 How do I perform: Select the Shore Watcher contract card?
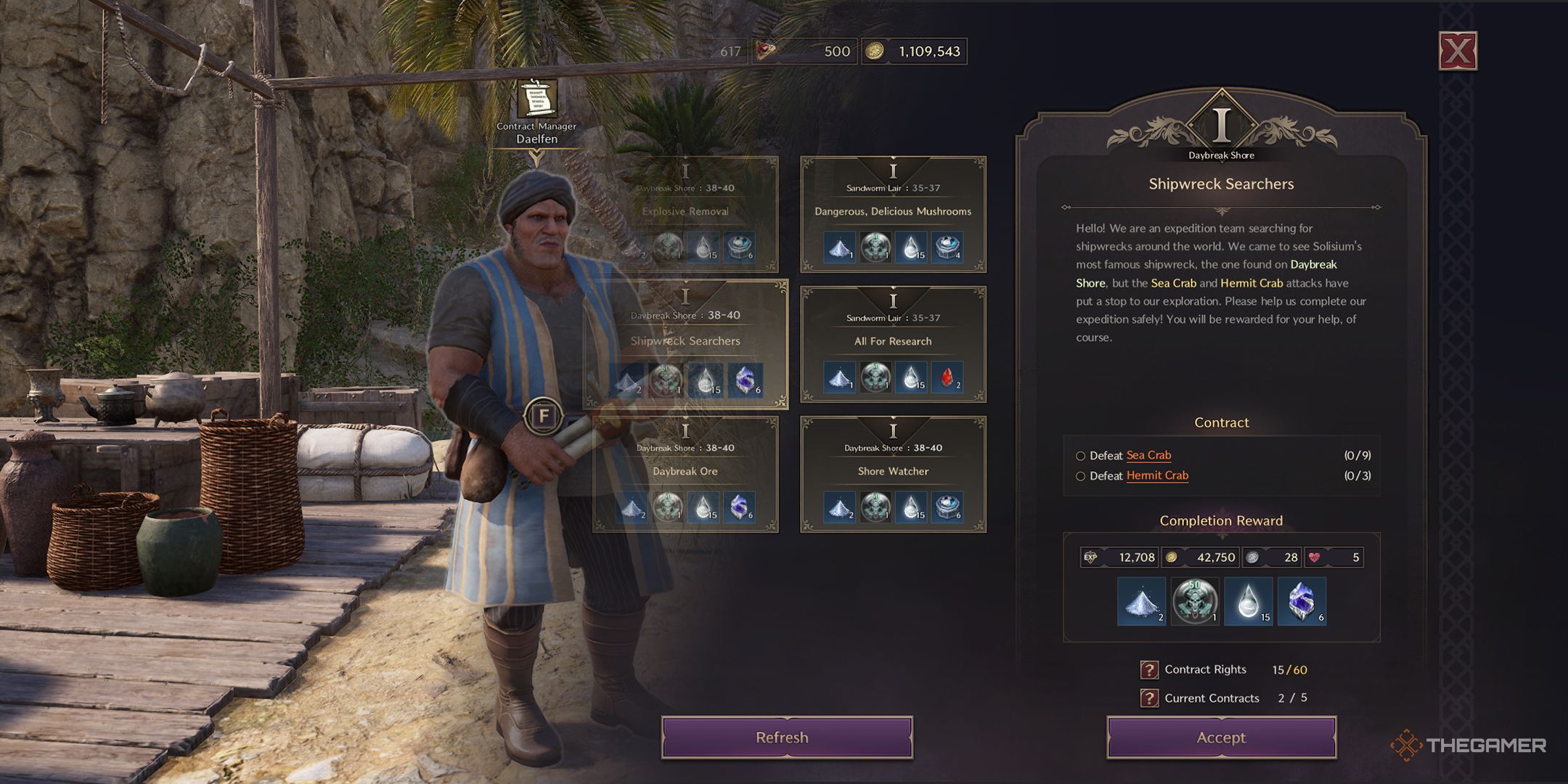tap(893, 471)
